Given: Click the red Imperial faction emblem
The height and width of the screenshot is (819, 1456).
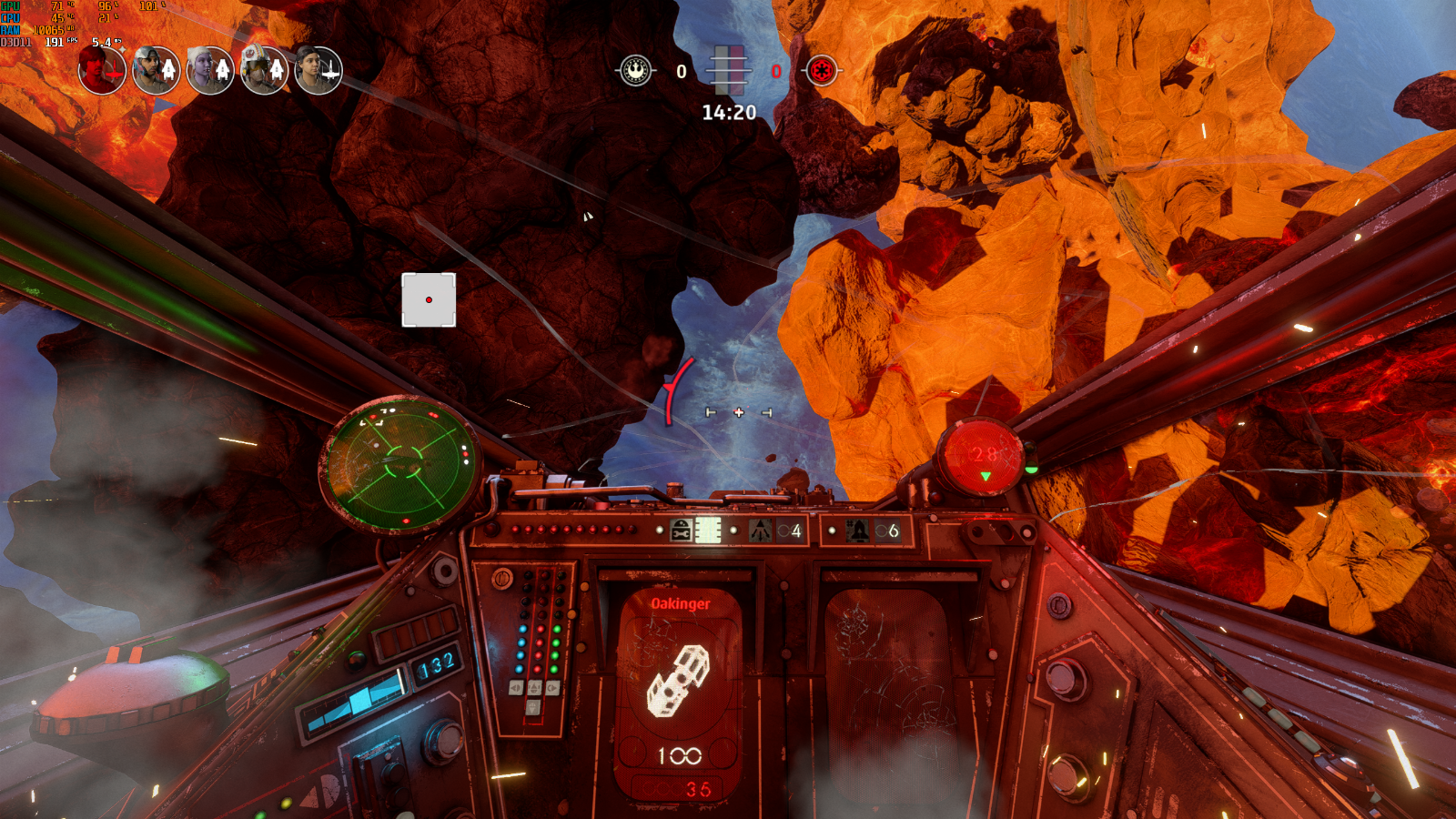Looking at the screenshot, I should click(821, 70).
